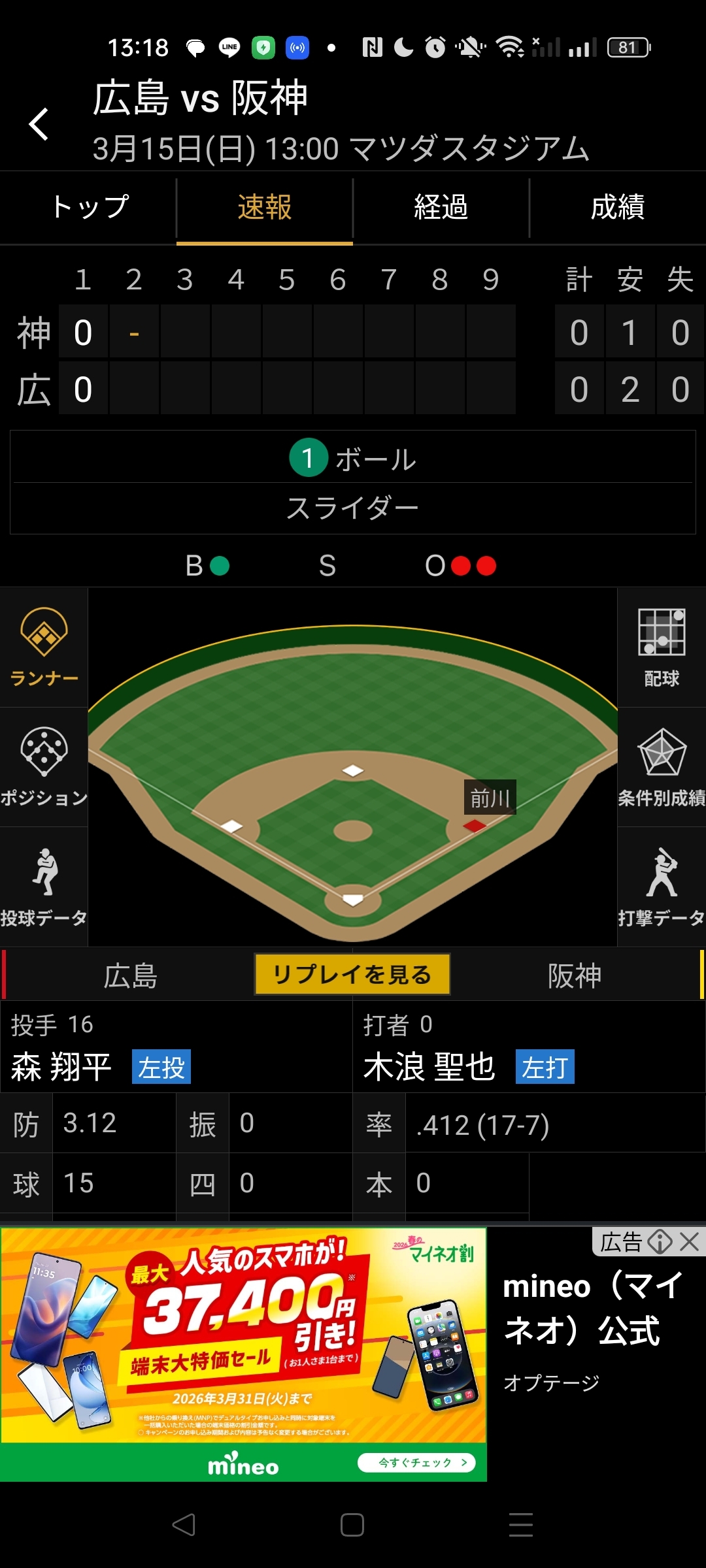706x1568 pixels.
Task: Go back using the top-left arrow
Action: pyautogui.click(x=39, y=124)
